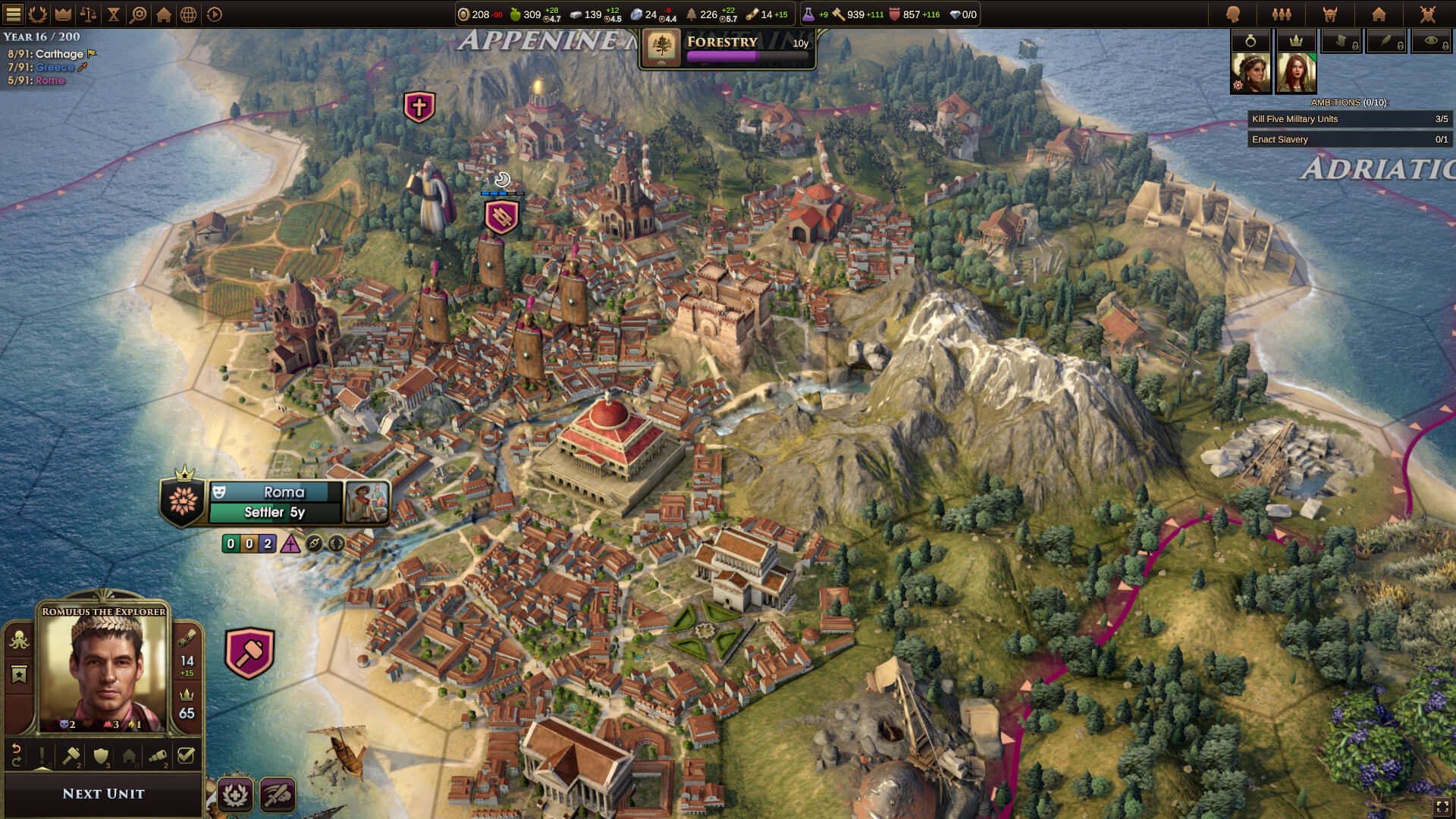Open the Kill Five Military Units ambition
This screenshot has height=819, width=1456.
(1350, 119)
